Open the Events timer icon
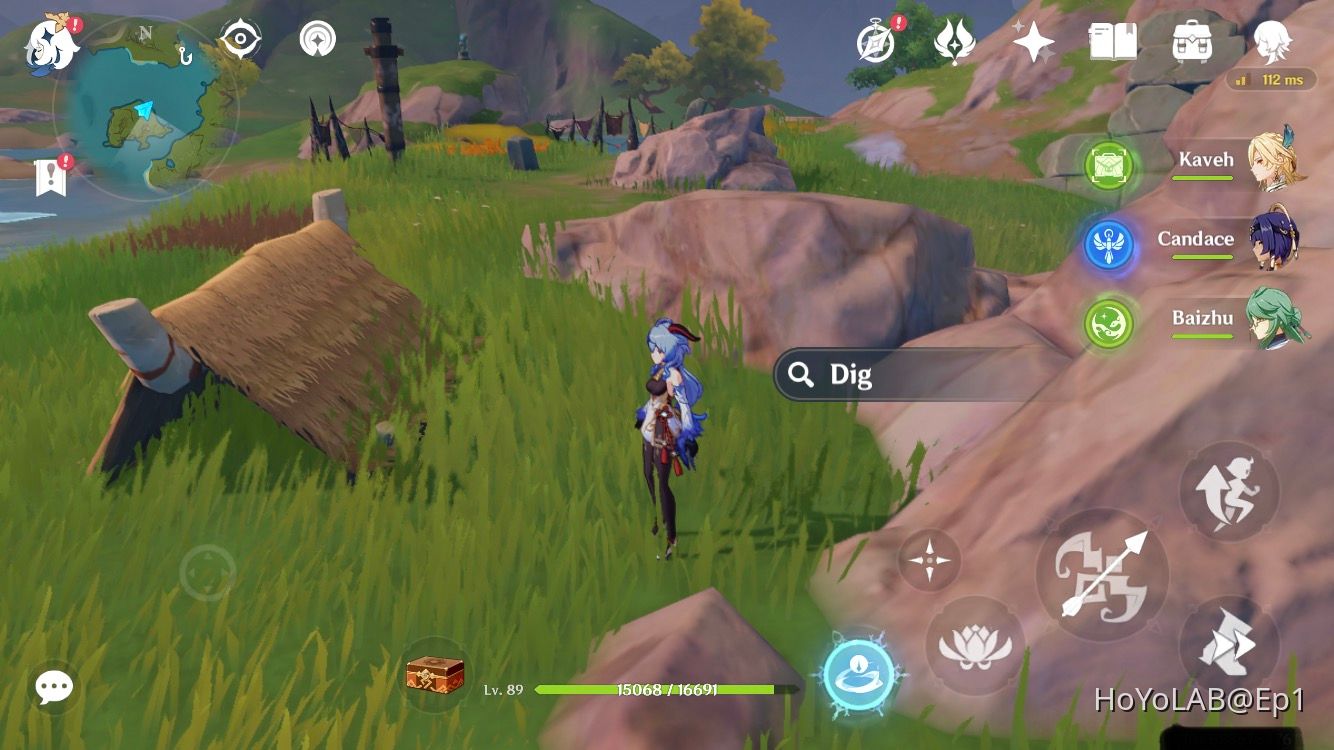Image resolution: width=1334 pixels, height=750 pixels. pyautogui.click(x=874, y=45)
